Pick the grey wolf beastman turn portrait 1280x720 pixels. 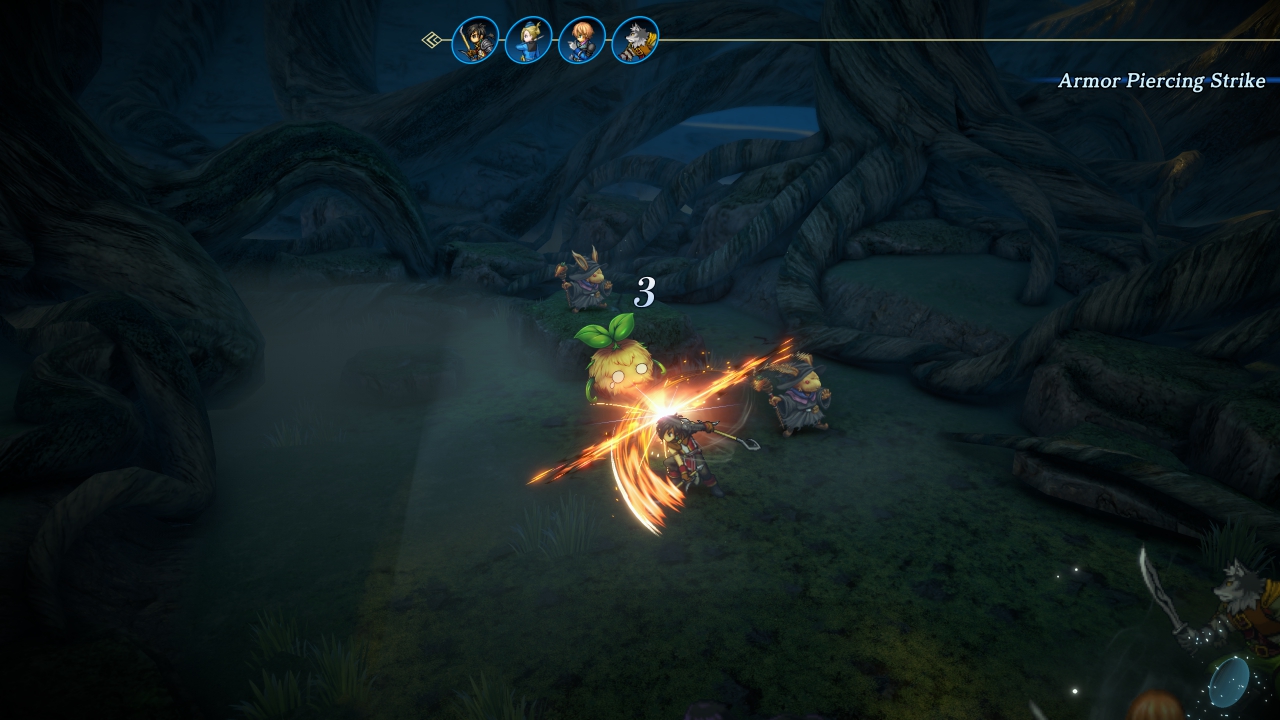(x=635, y=41)
